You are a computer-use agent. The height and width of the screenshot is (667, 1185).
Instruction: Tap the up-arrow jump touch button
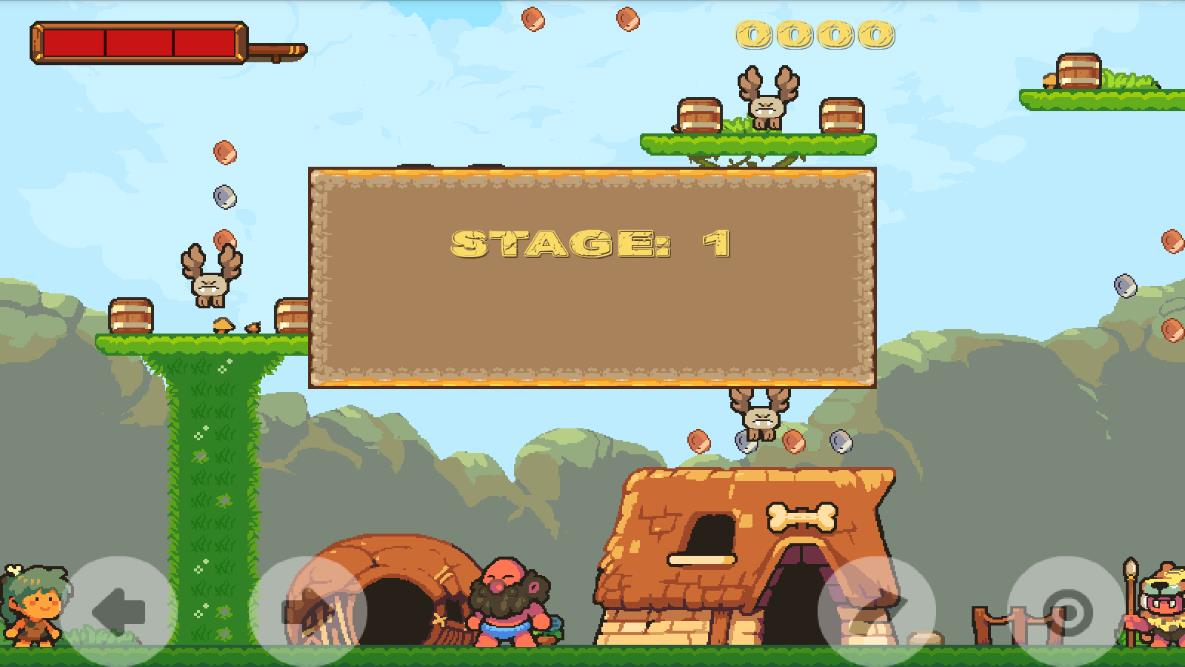pos(877,612)
